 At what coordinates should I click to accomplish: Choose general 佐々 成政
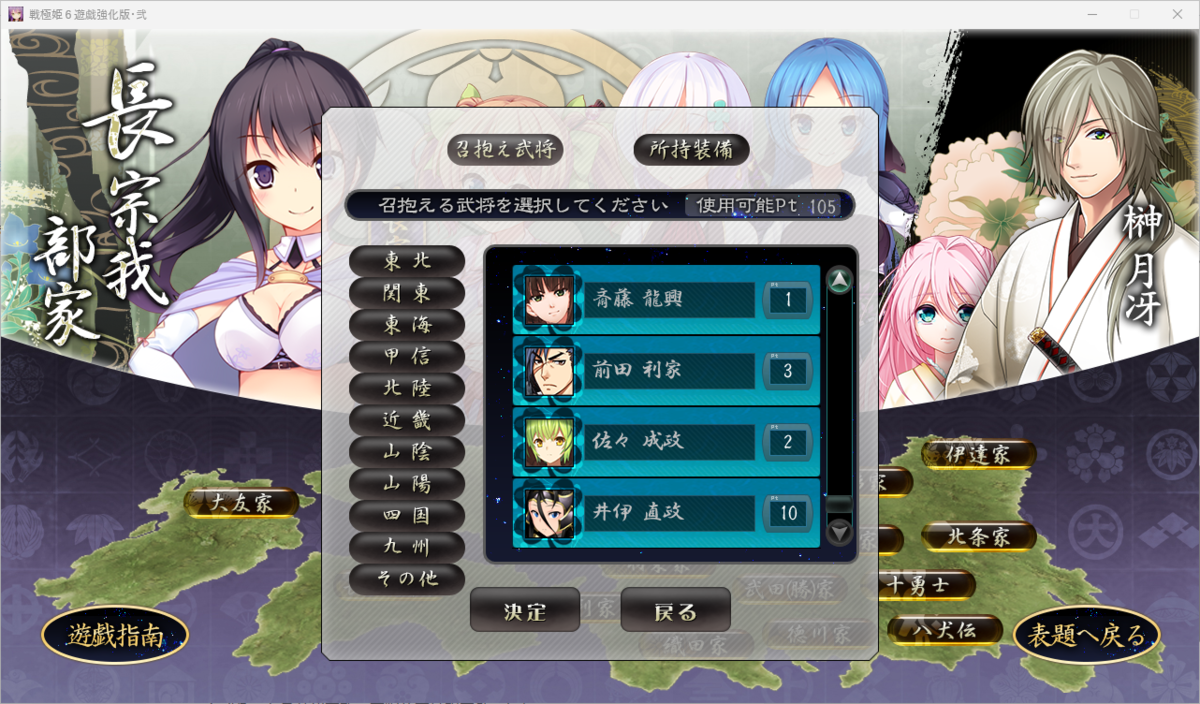666,442
